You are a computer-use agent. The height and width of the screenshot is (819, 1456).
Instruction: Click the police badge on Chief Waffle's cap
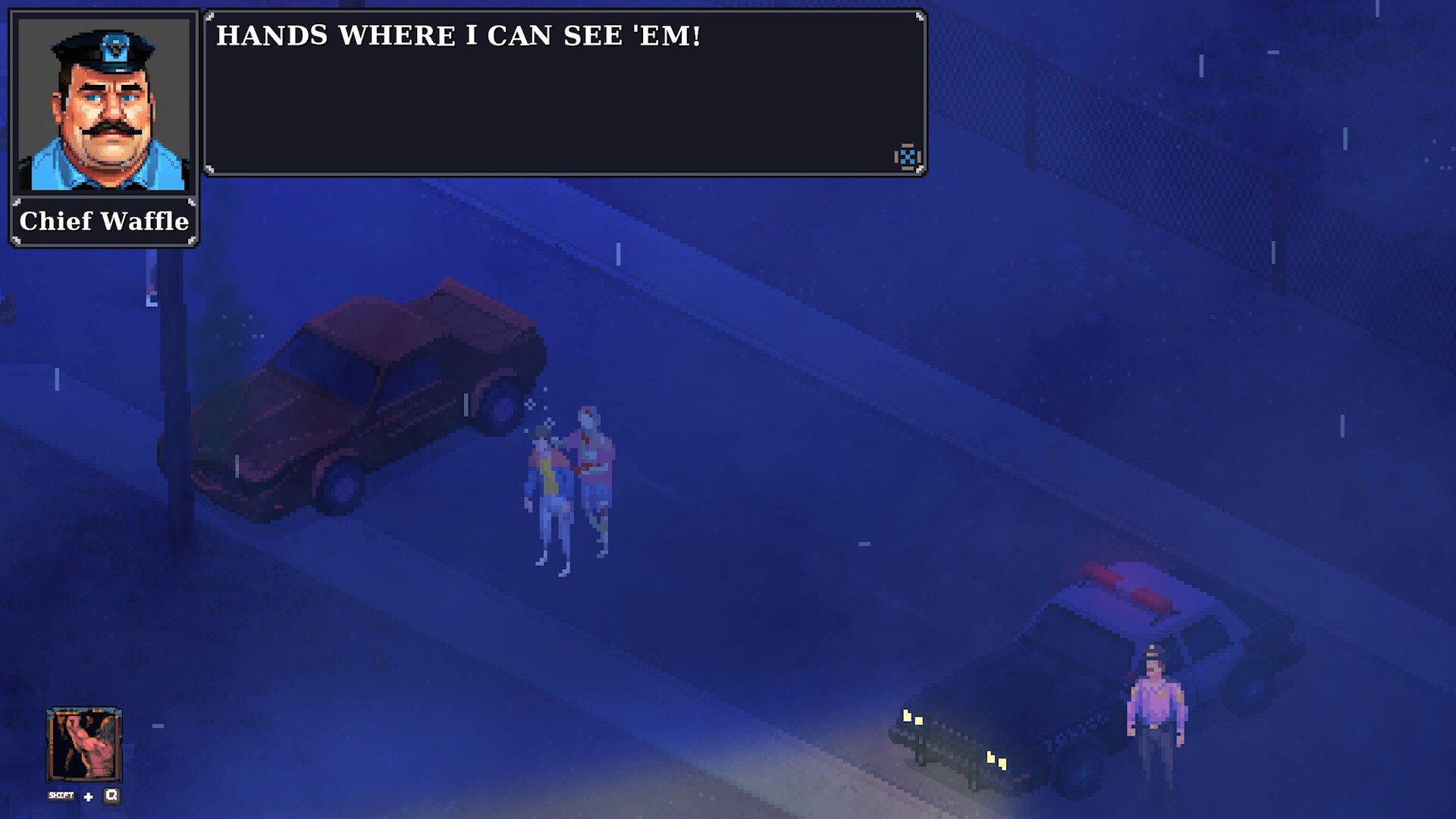(x=115, y=47)
